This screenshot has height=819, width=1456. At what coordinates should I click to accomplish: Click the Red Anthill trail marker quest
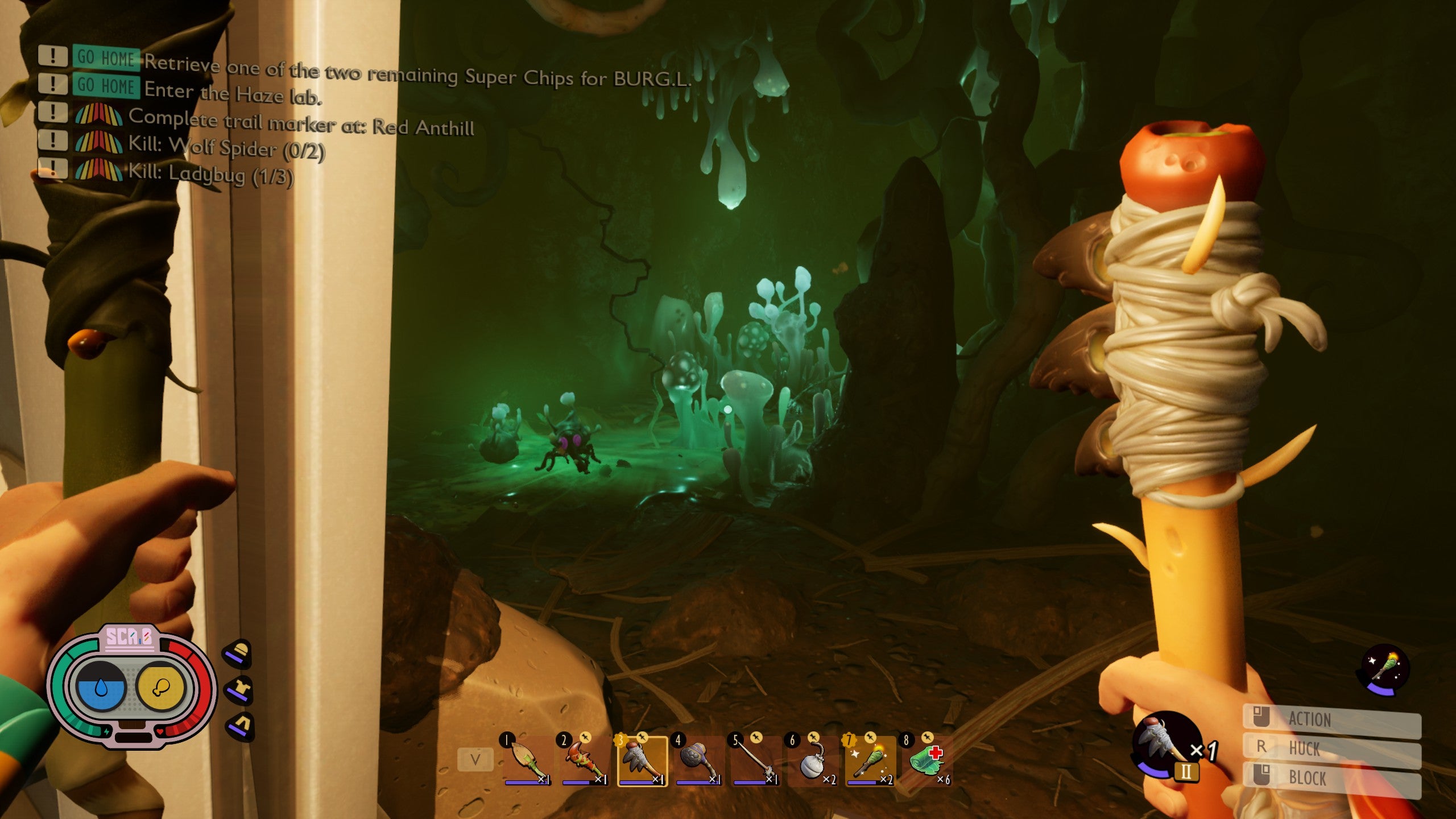point(301,122)
